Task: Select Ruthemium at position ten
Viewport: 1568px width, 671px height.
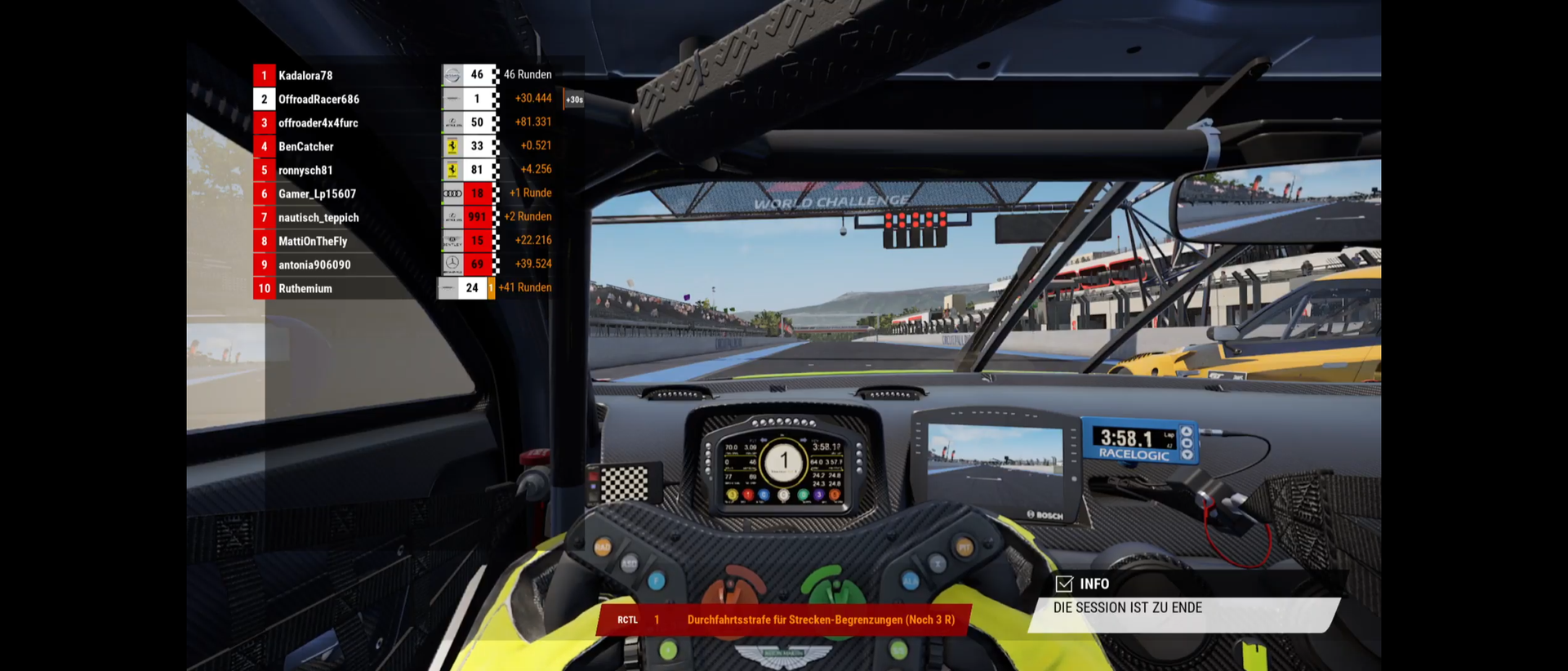Action: (305, 289)
